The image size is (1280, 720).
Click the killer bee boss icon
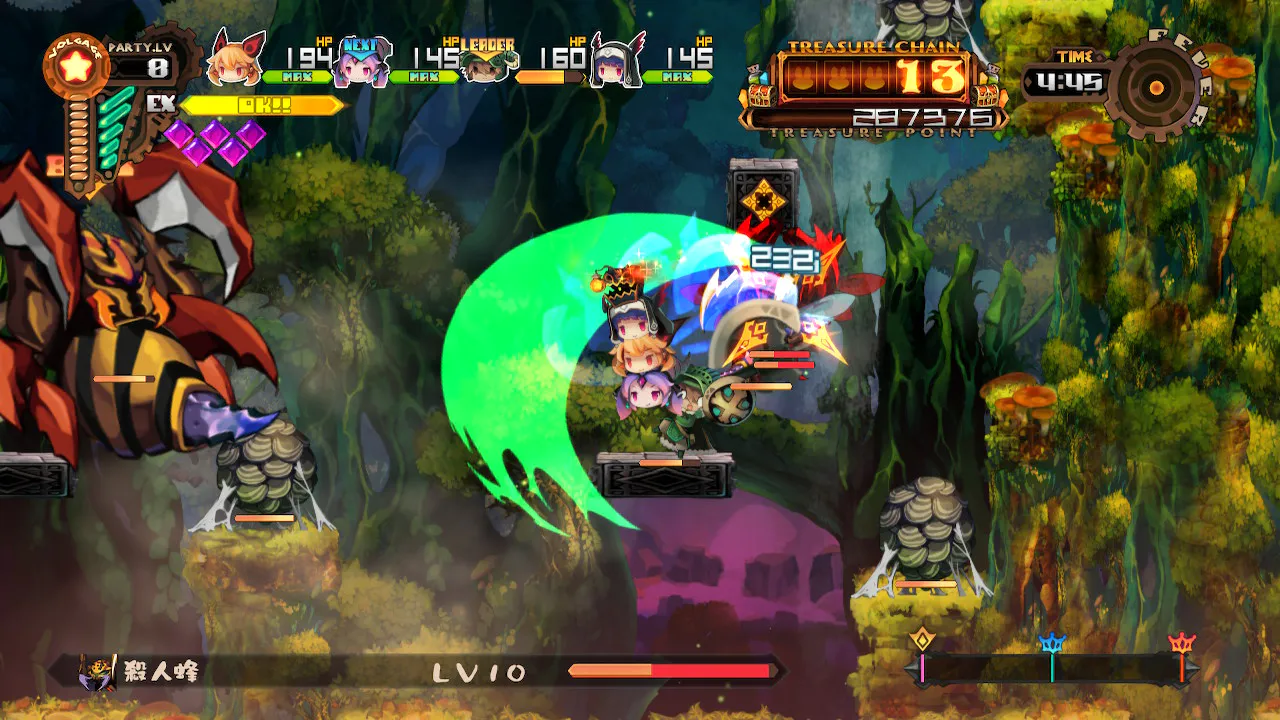click(97, 672)
